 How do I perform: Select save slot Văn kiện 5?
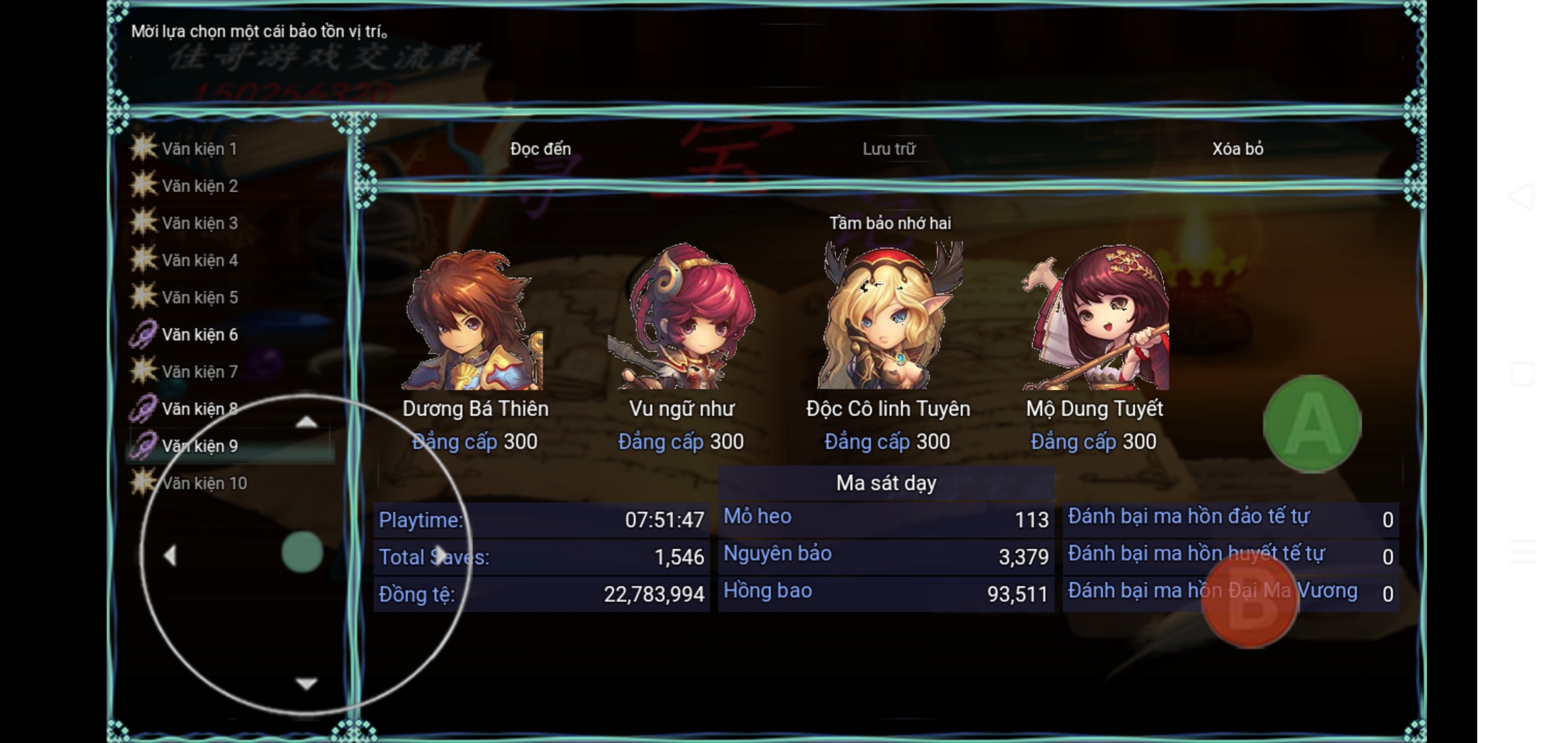[x=199, y=297]
